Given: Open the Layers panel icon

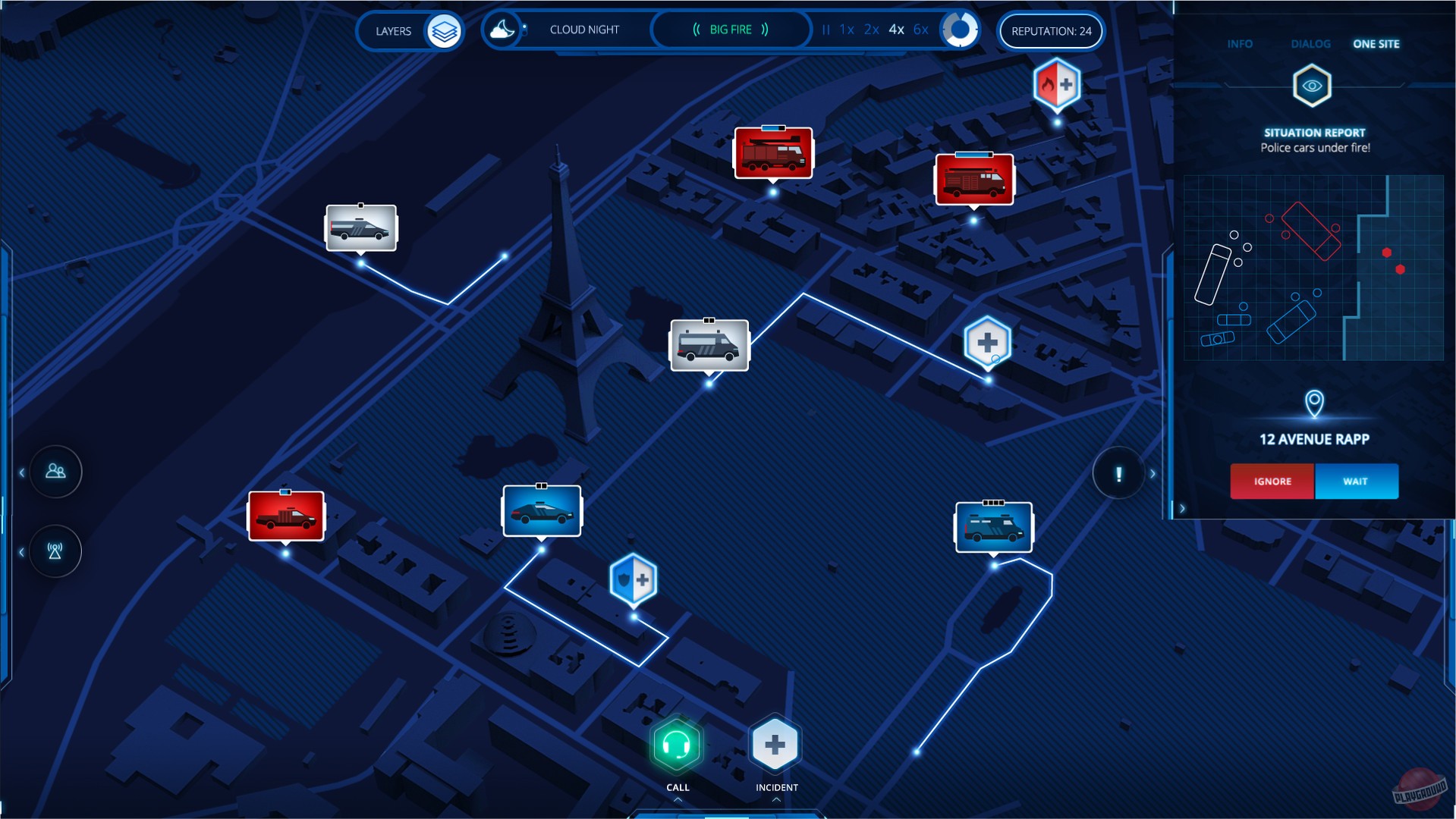Looking at the screenshot, I should point(446,31).
